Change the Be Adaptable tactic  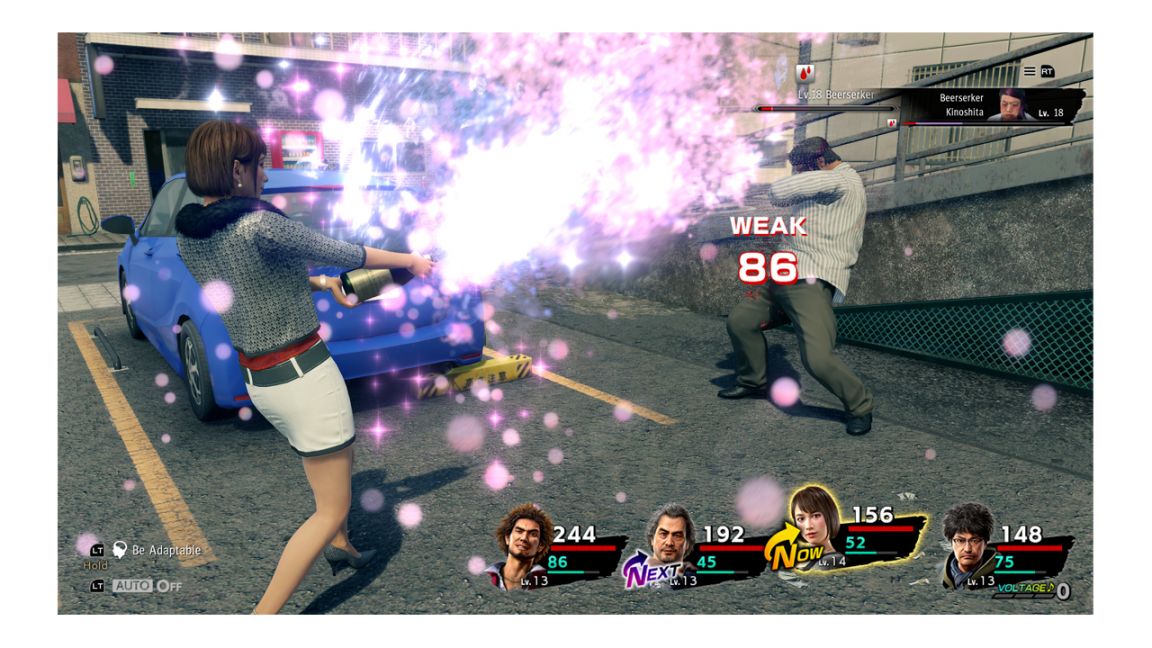(x=165, y=550)
